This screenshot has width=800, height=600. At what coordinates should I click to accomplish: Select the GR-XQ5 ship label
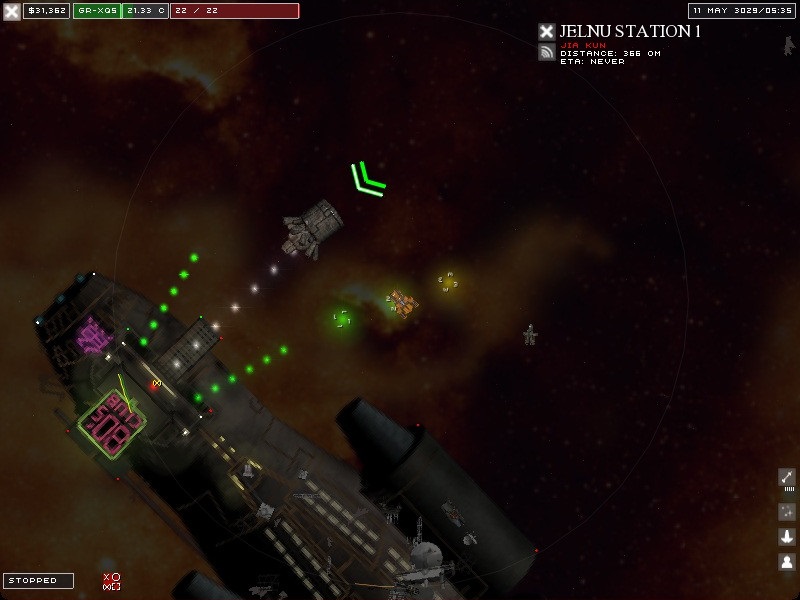pos(97,11)
